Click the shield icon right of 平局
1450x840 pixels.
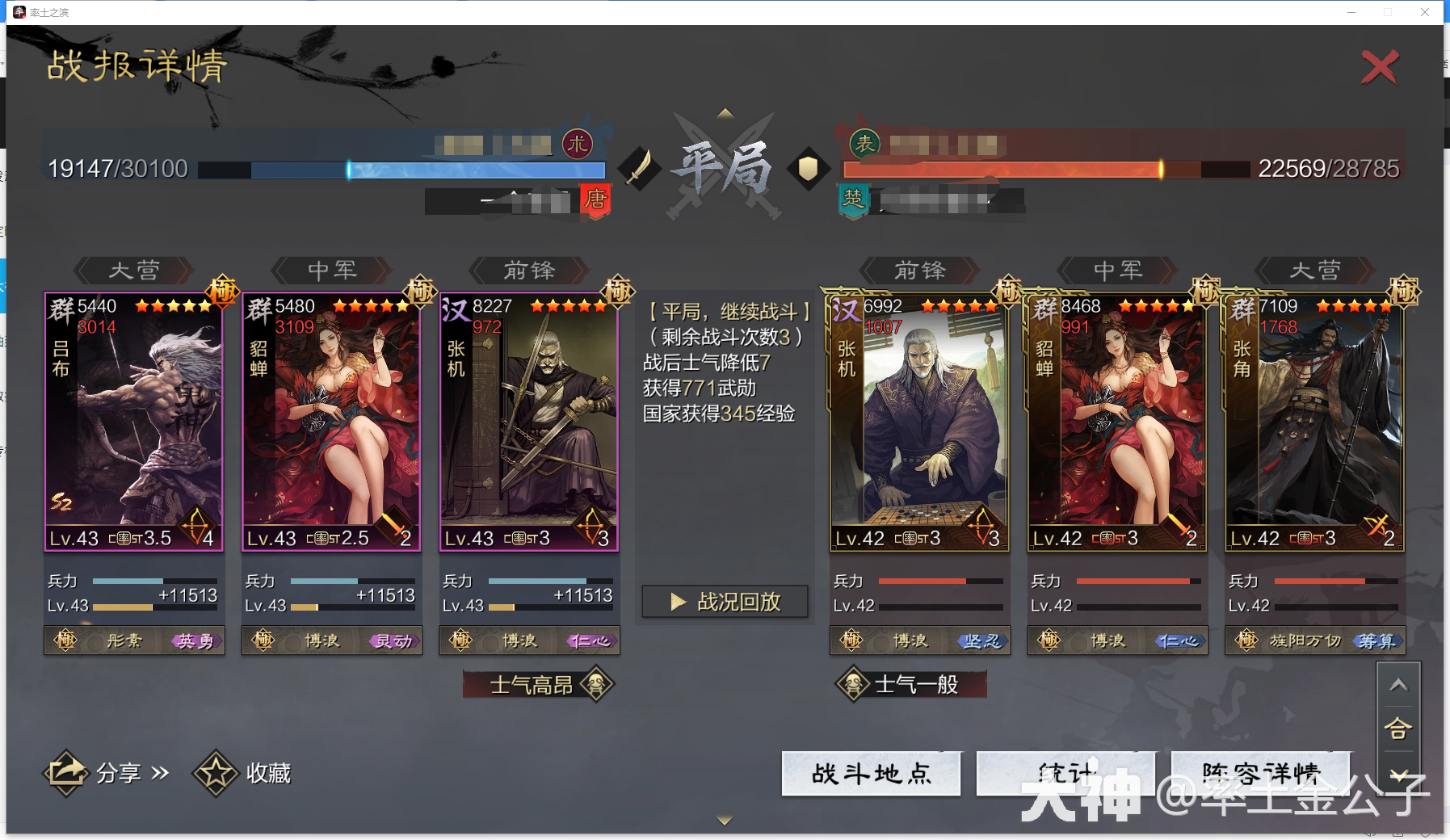click(x=809, y=170)
